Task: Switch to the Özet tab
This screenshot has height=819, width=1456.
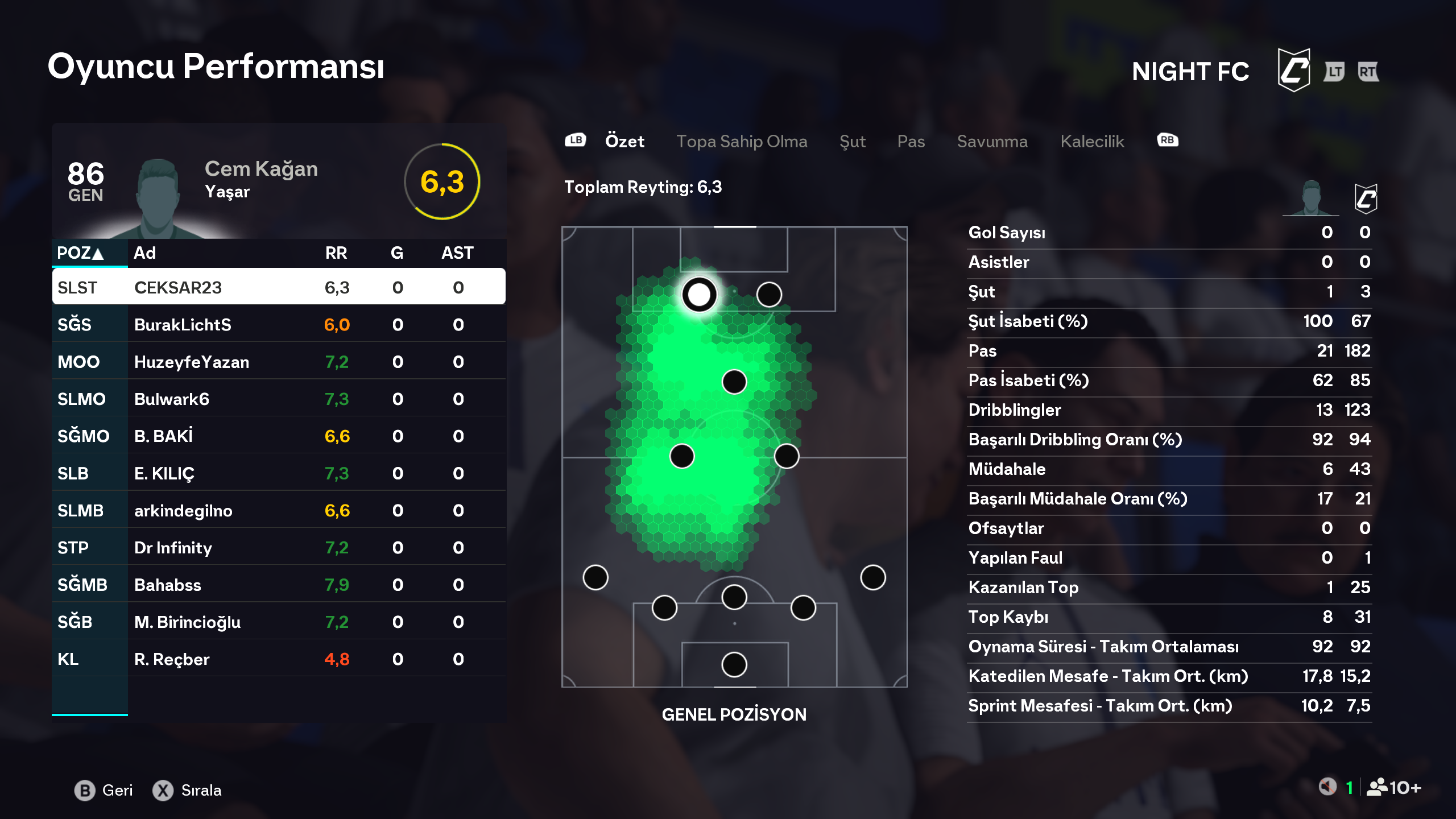Action: click(624, 141)
